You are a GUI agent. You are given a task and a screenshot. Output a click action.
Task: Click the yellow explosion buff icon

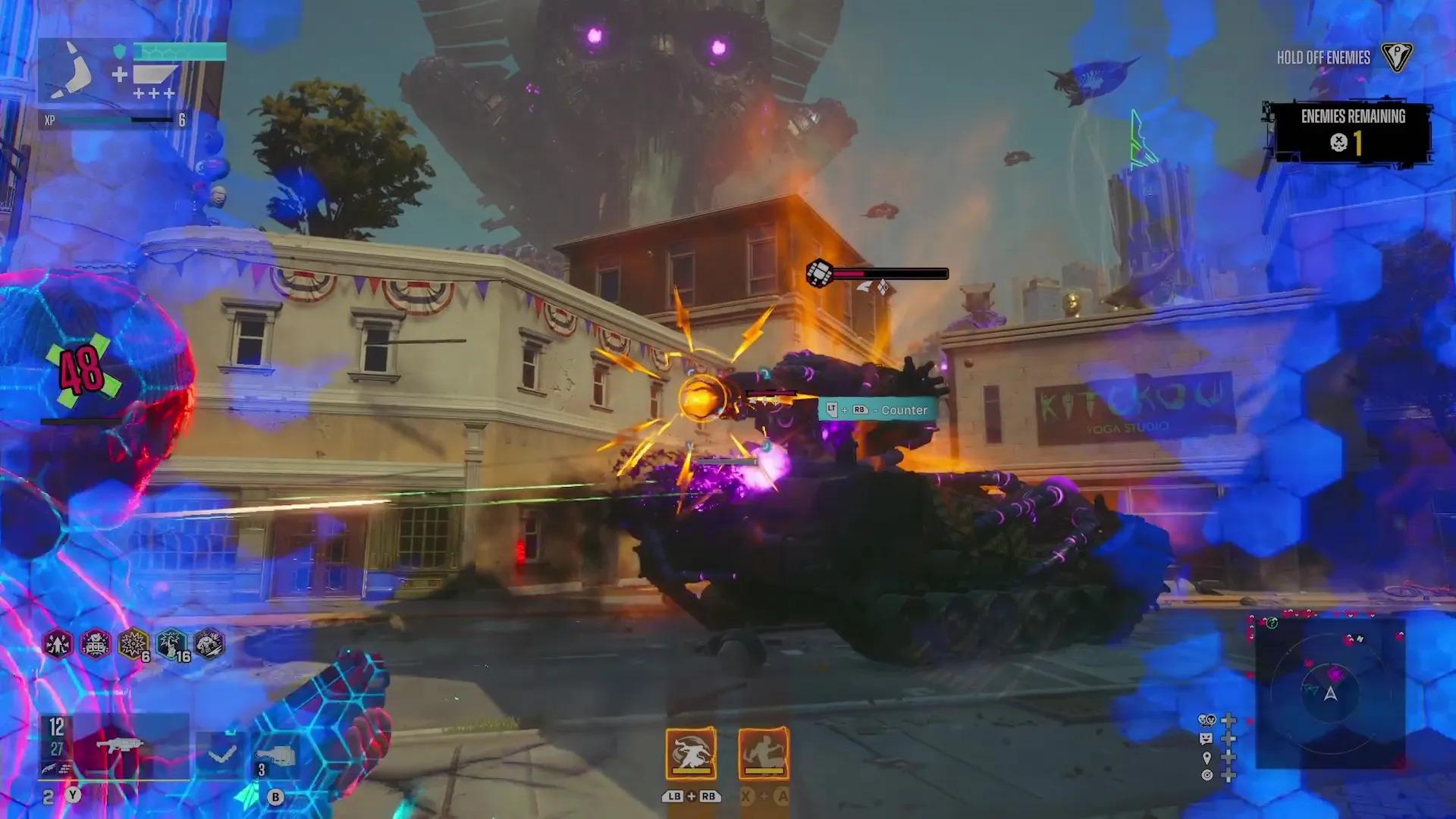pos(133,645)
